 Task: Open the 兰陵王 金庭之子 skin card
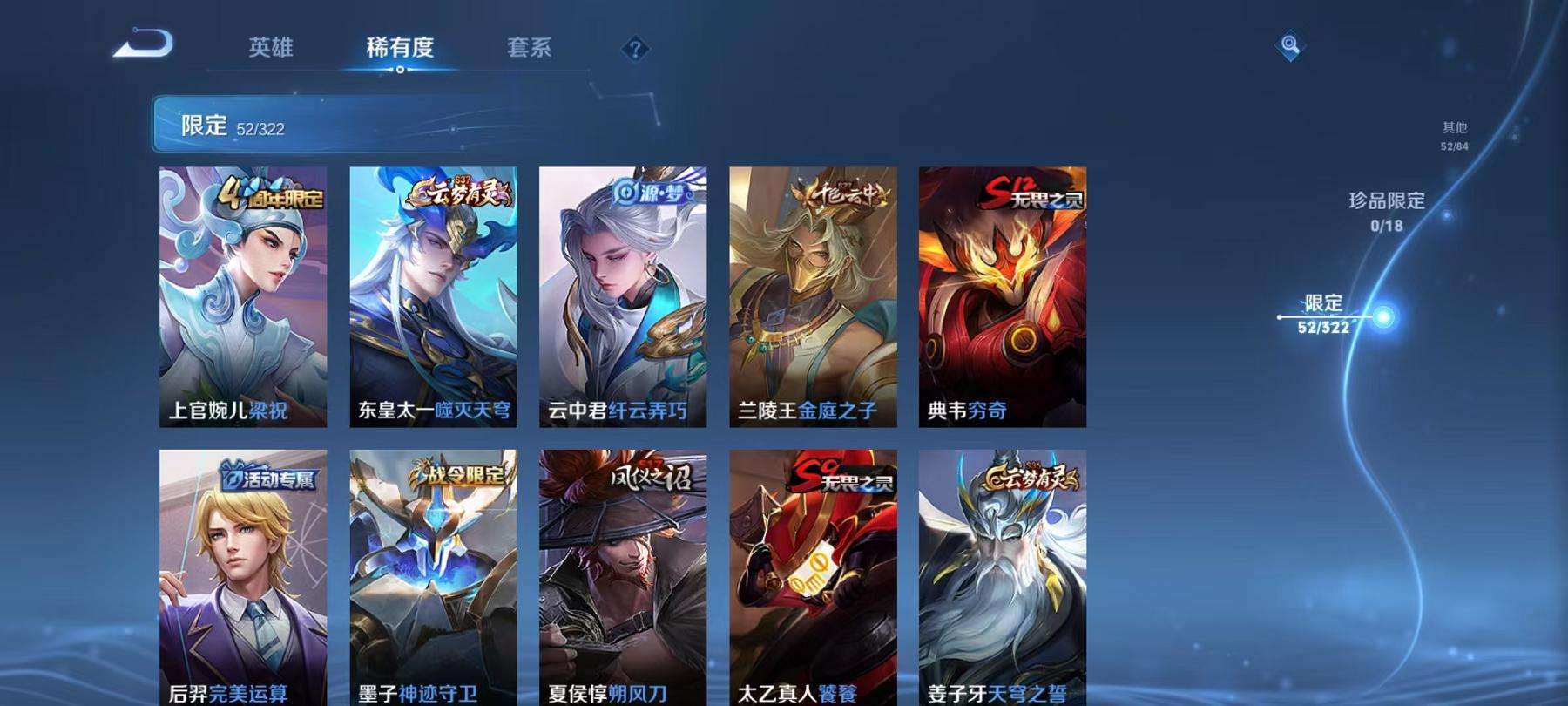[814, 296]
